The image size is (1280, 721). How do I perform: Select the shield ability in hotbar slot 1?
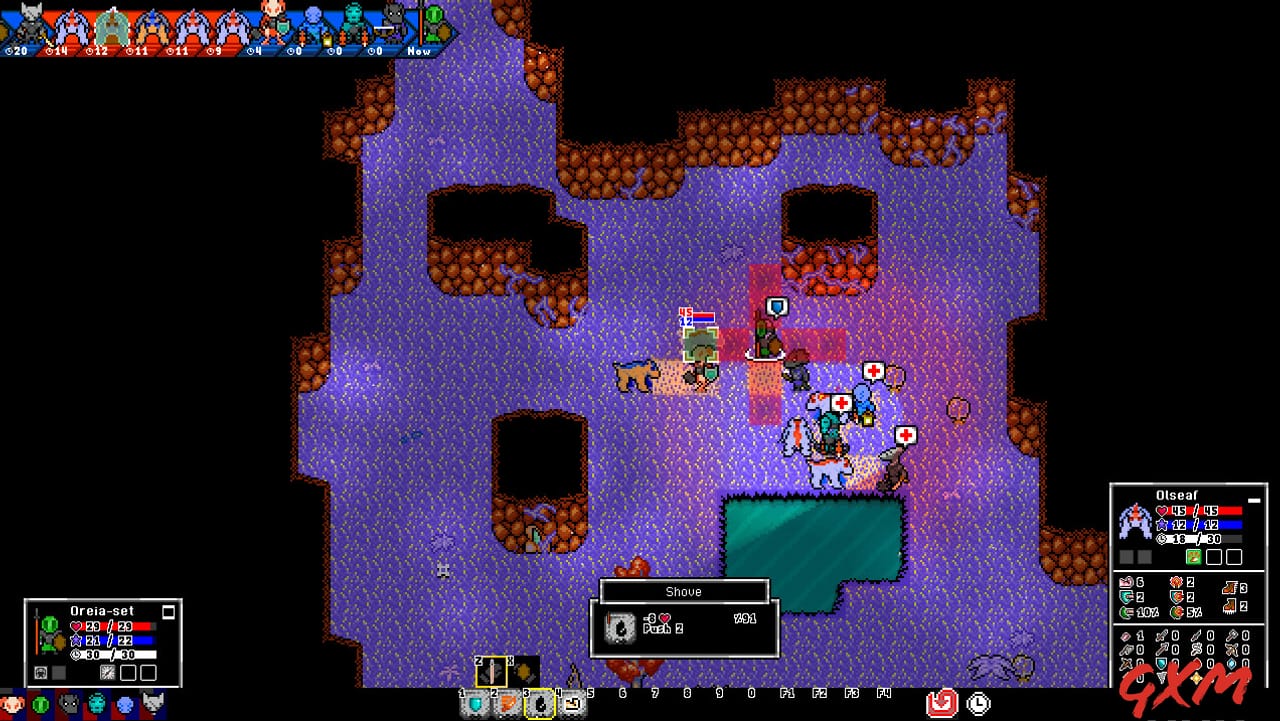pyautogui.click(x=475, y=704)
